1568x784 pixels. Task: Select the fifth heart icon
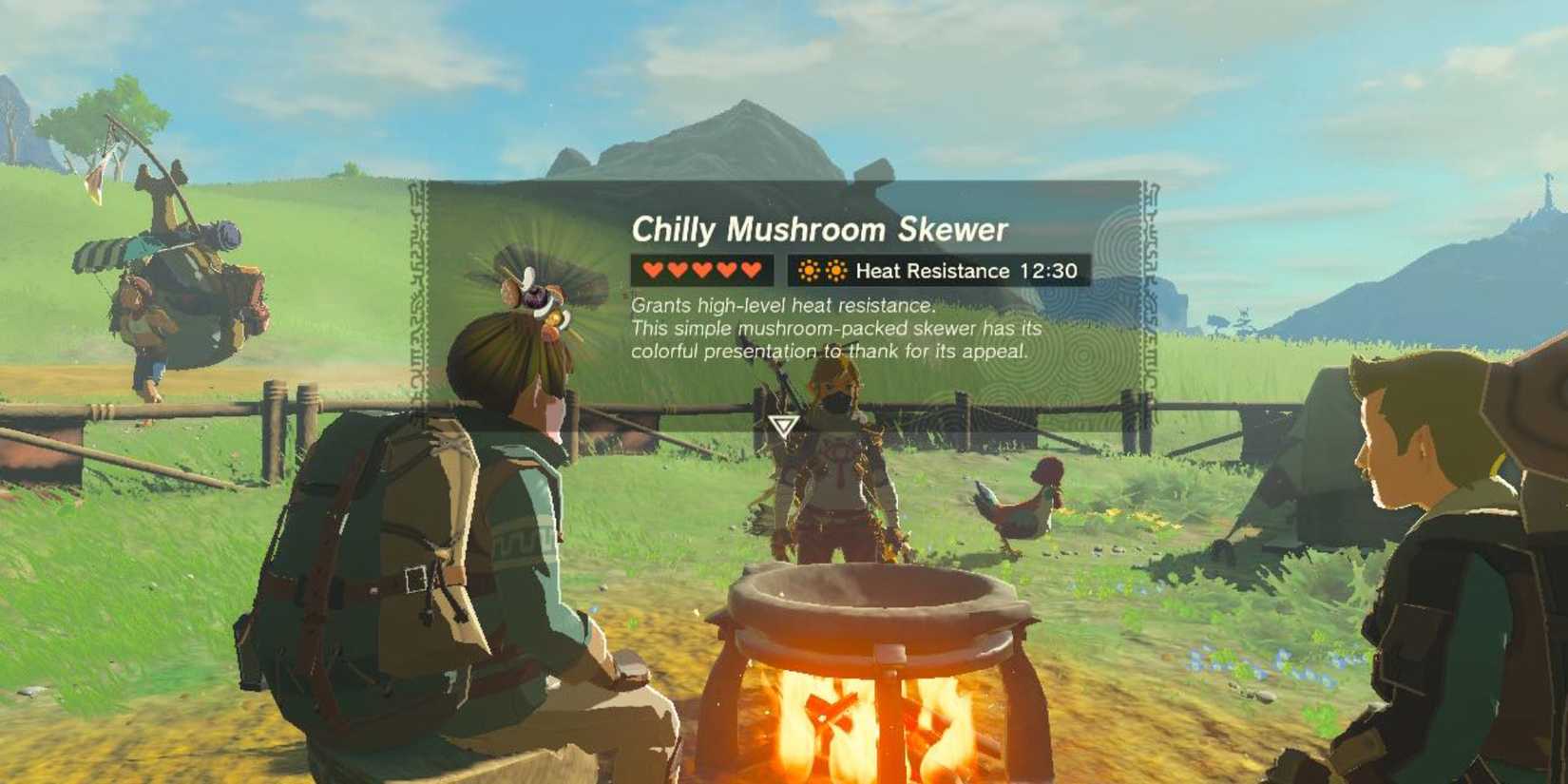[x=752, y=270]
